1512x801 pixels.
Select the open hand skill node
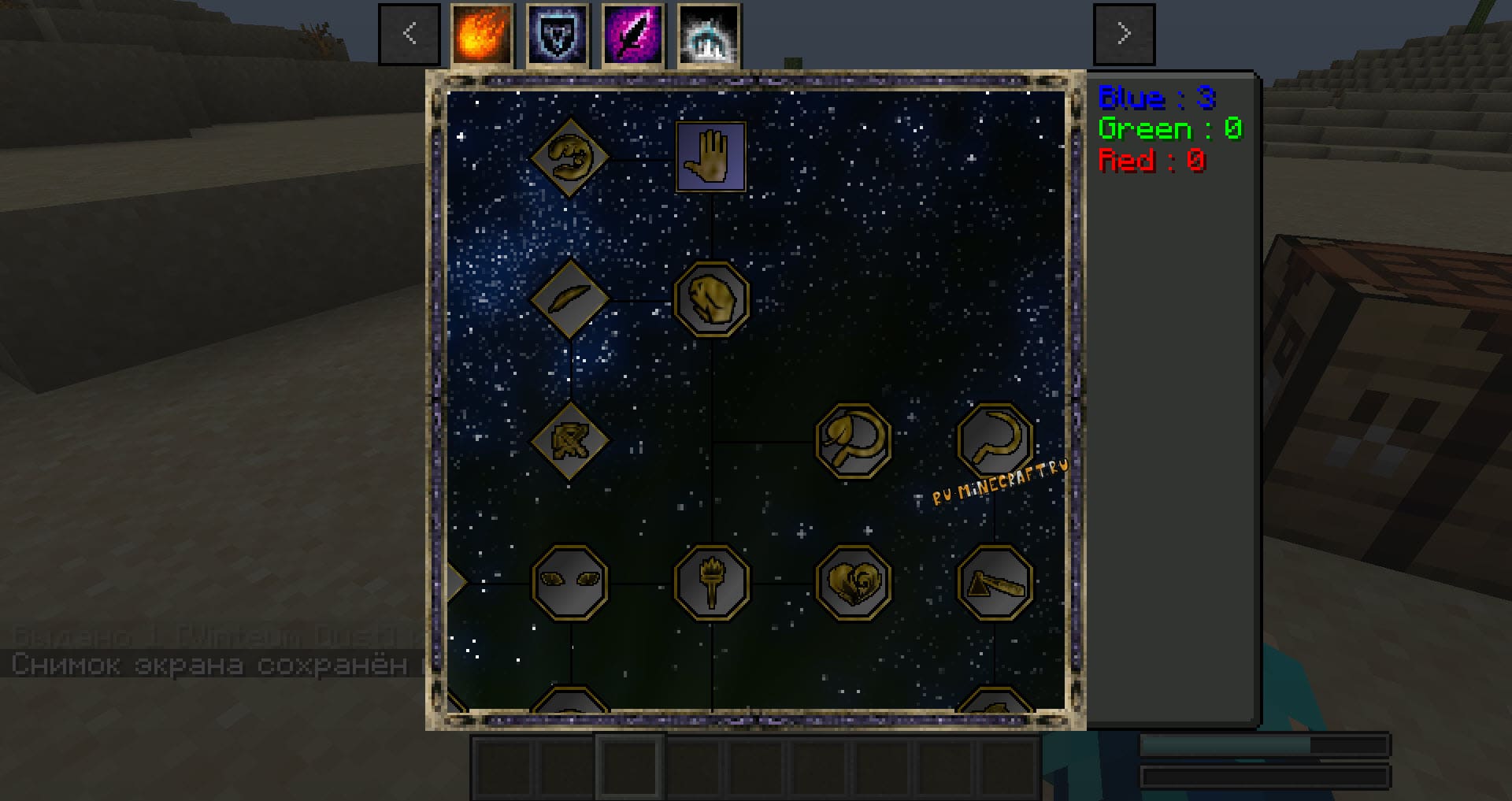711,157
